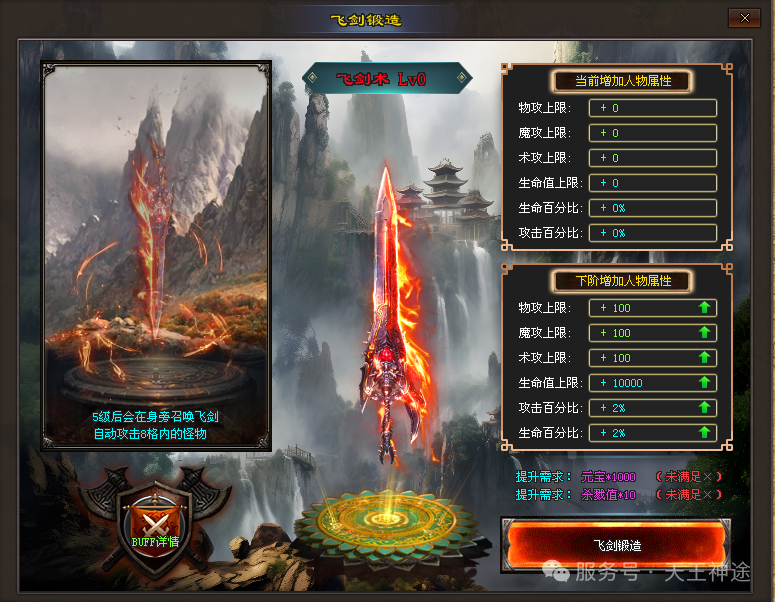Click the 飞剑锻造 forge button
Screen dimensions: 775x602
coord(616,545)
